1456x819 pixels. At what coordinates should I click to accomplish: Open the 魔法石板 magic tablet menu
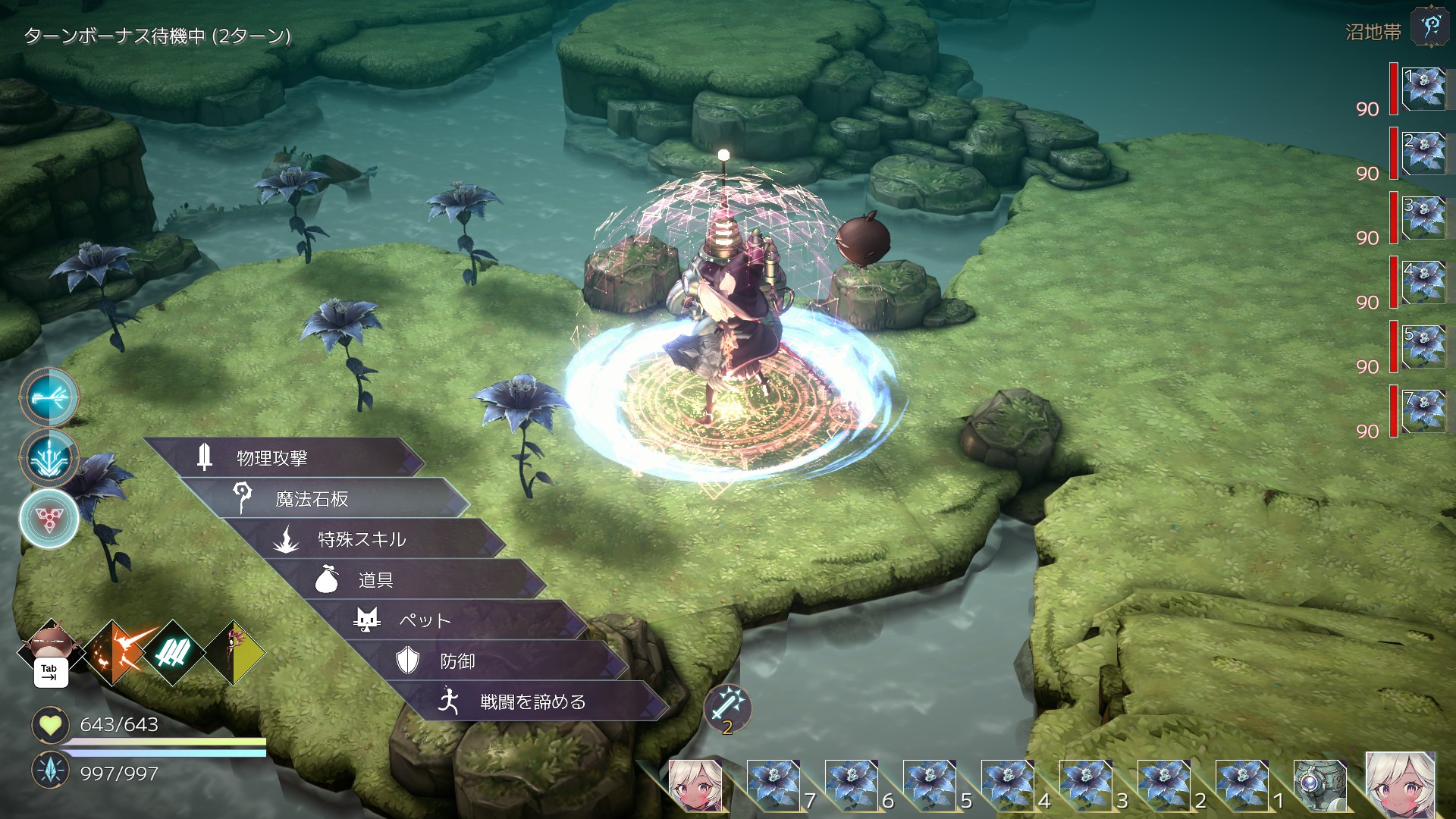coord(312,498)
